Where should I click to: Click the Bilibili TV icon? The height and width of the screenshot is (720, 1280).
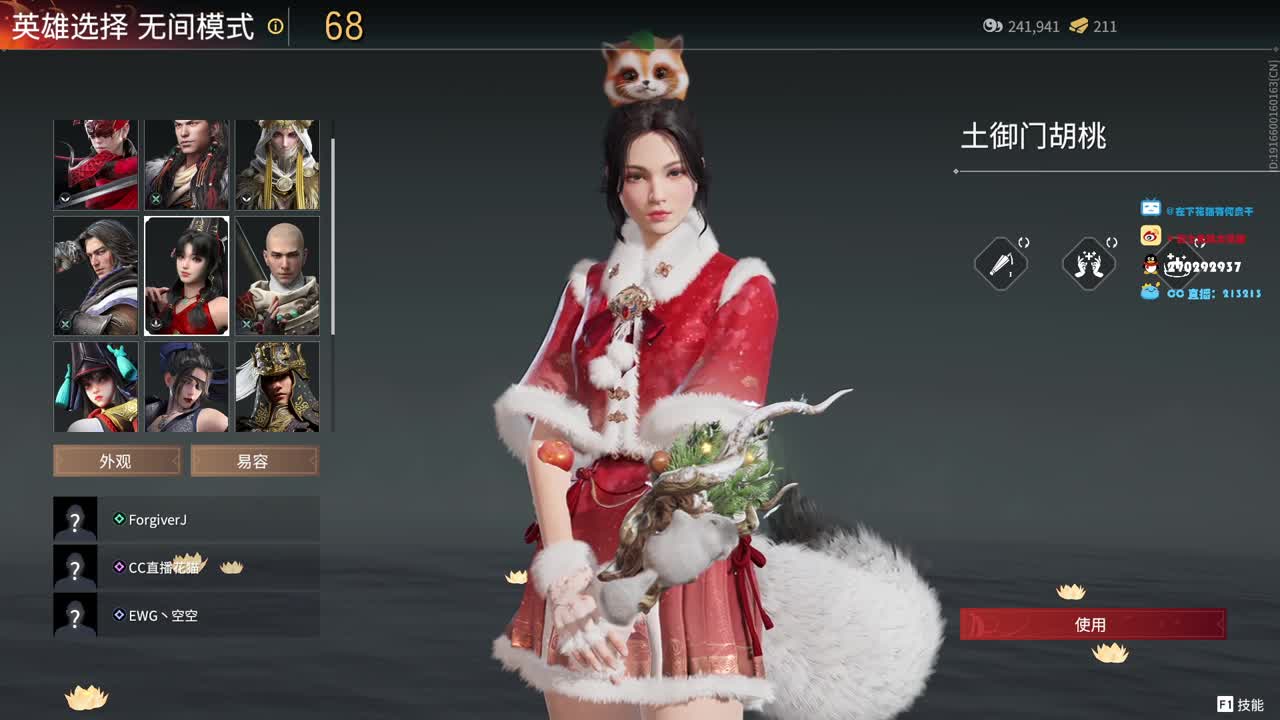point(1151,207)
